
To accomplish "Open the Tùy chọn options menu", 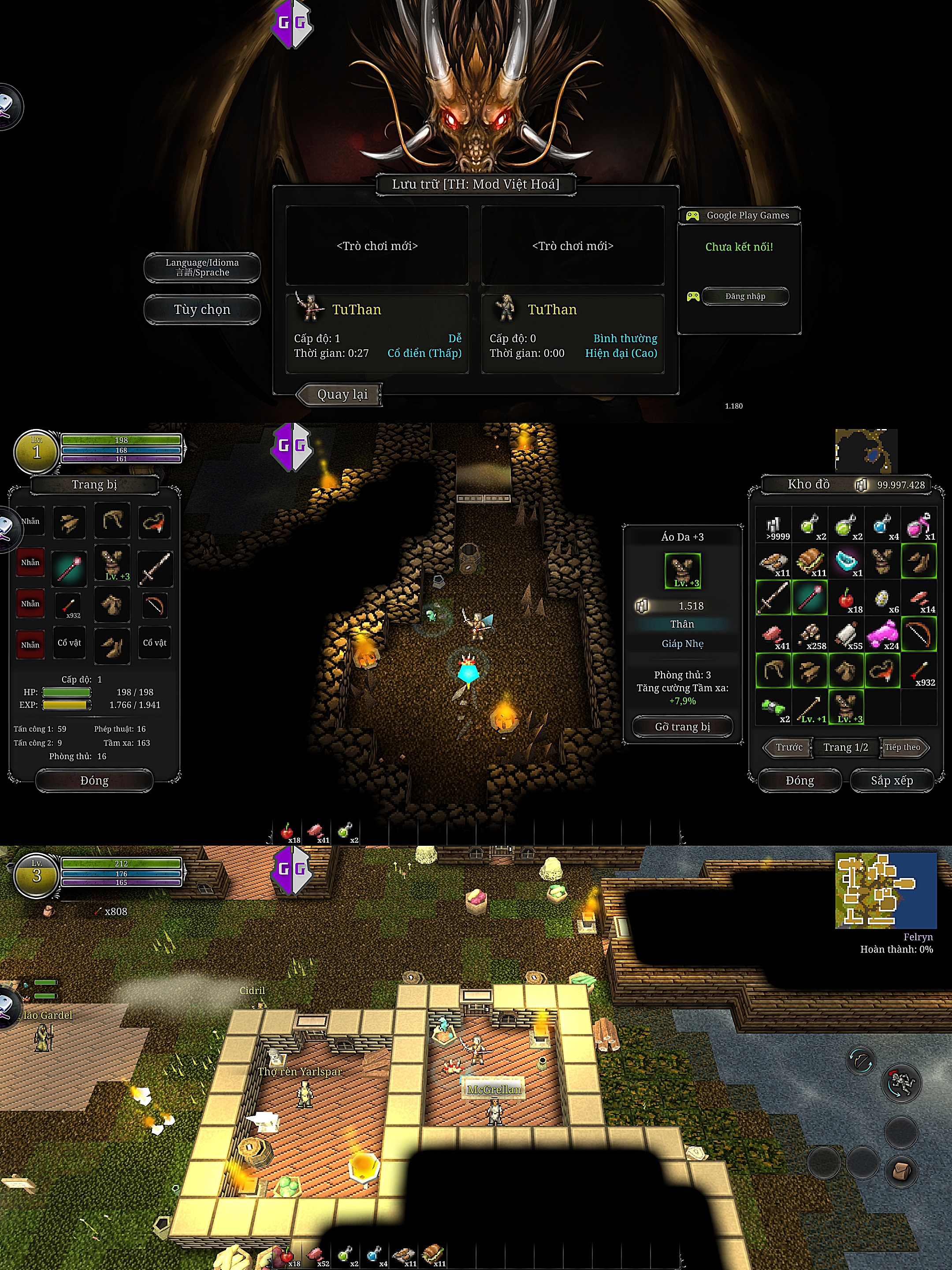I will click(202, 310).
